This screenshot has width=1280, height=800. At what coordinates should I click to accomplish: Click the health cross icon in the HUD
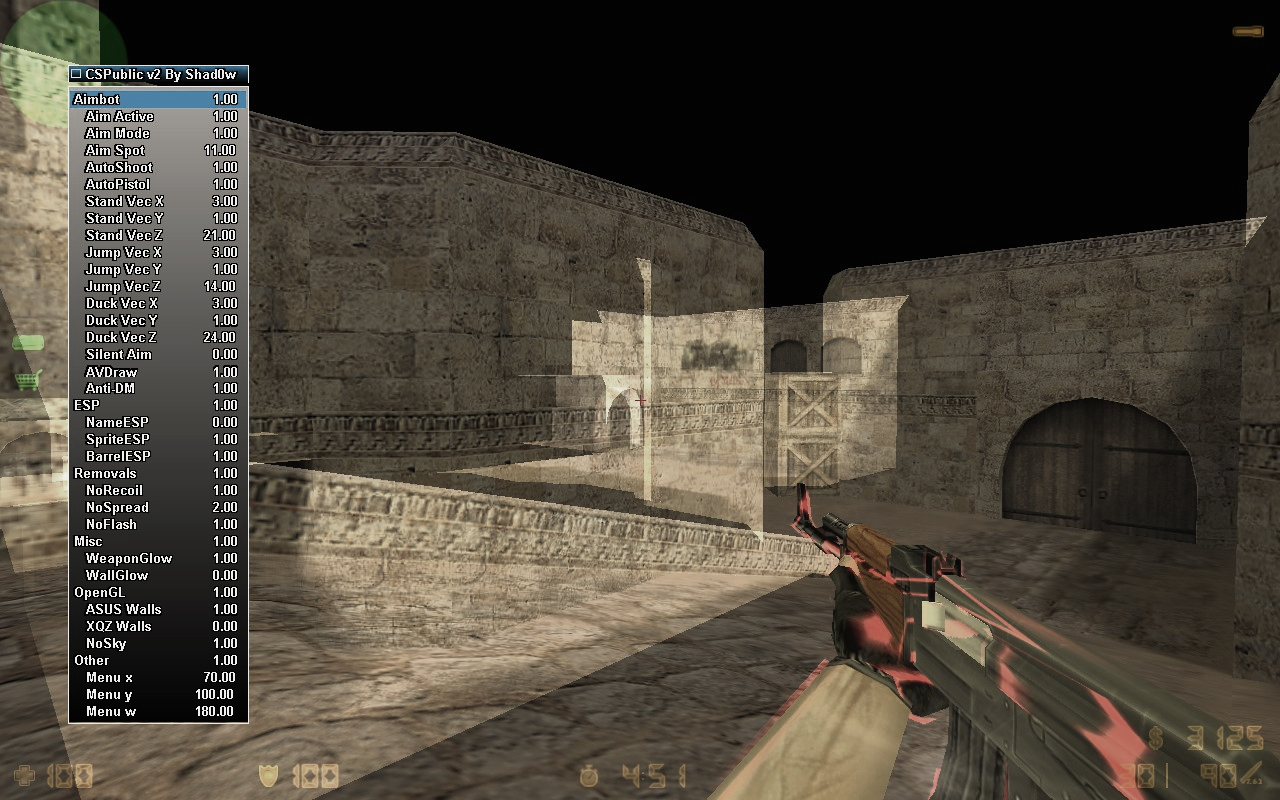[25, 776]
